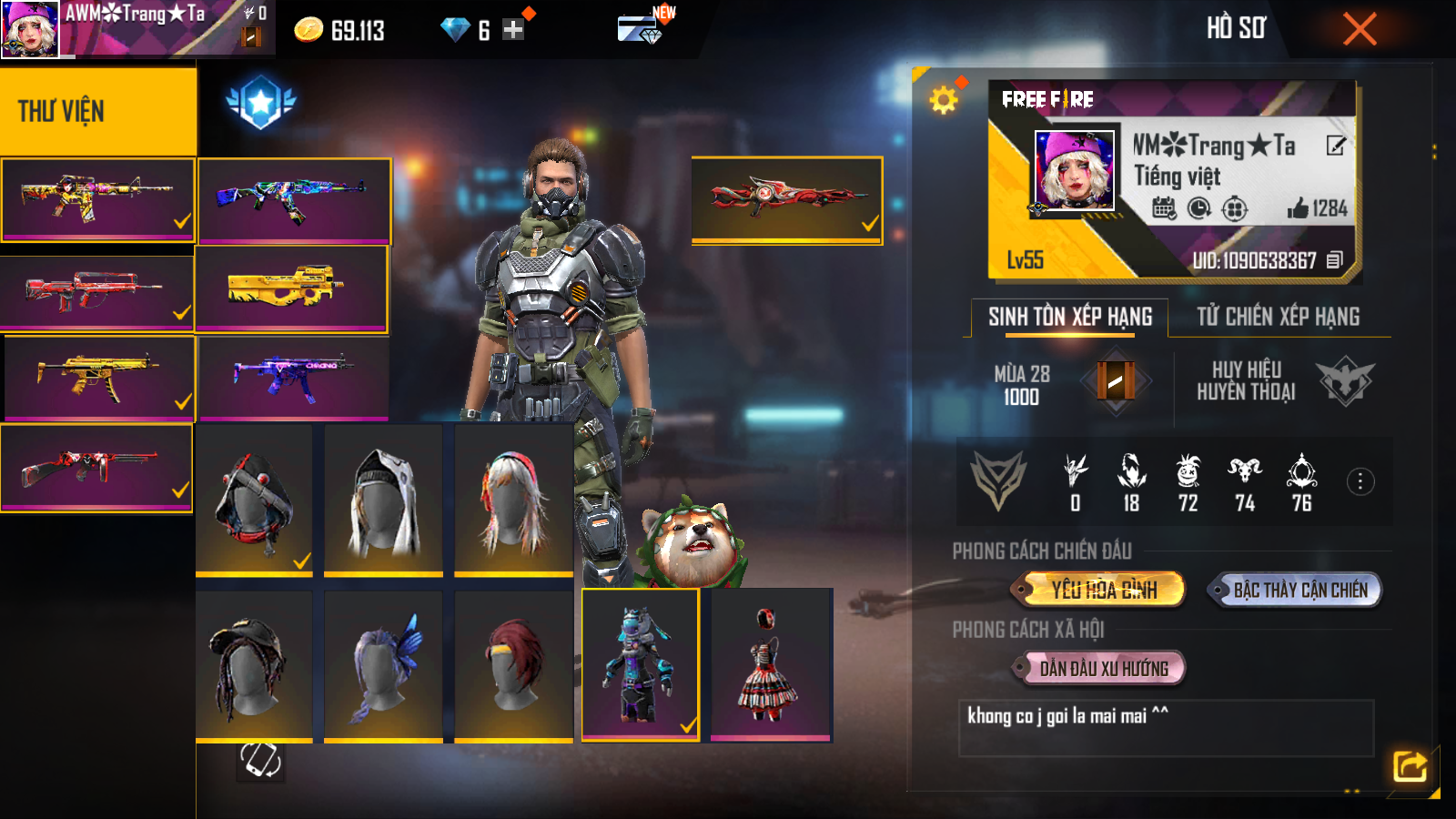Switch to Tử Chiến Xếp Hạng tab
The height and width of the screenshot is (819, 1456).
point(1278,317)
